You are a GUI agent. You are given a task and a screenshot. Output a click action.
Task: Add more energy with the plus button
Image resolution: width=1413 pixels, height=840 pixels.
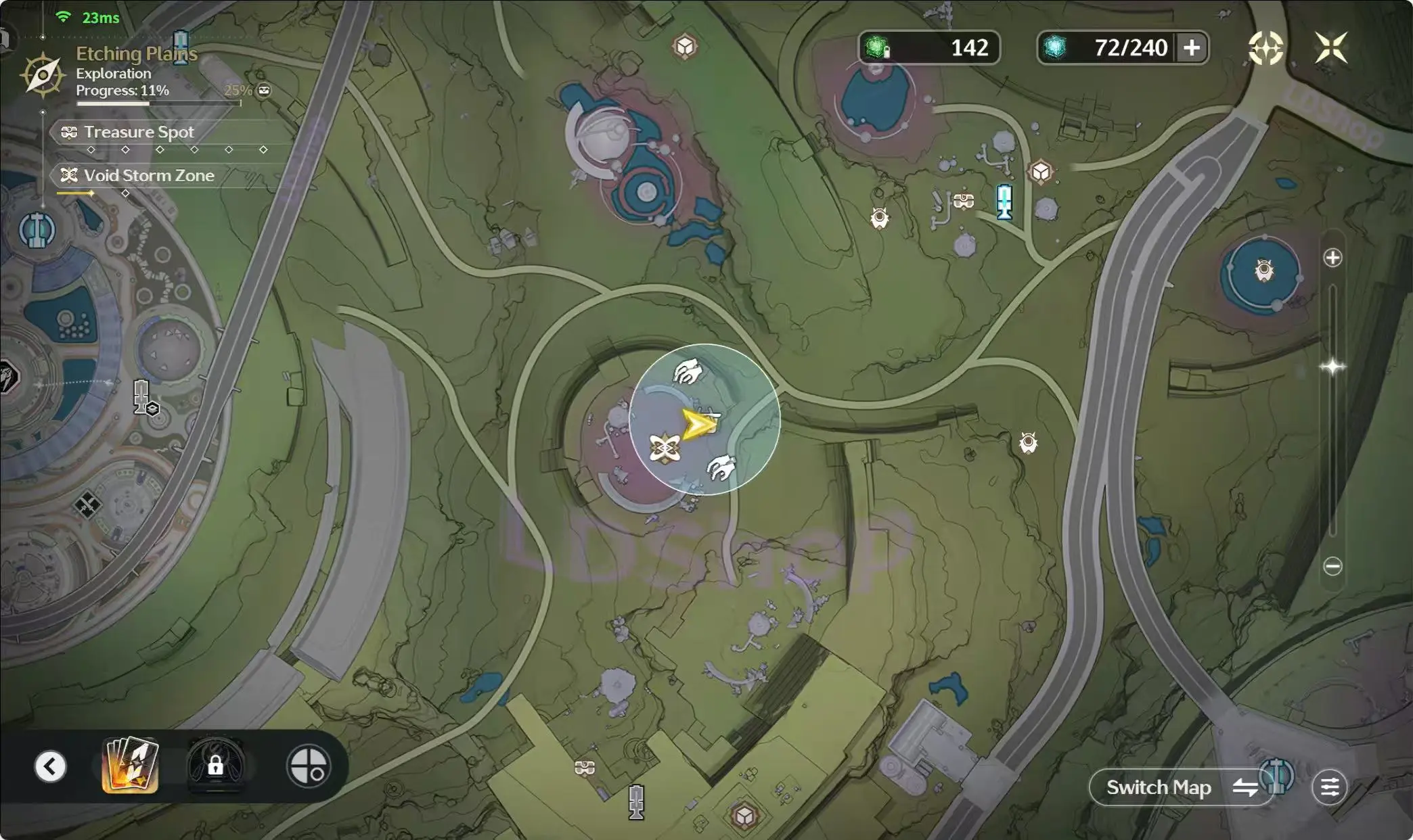[x=1192, y=48]
